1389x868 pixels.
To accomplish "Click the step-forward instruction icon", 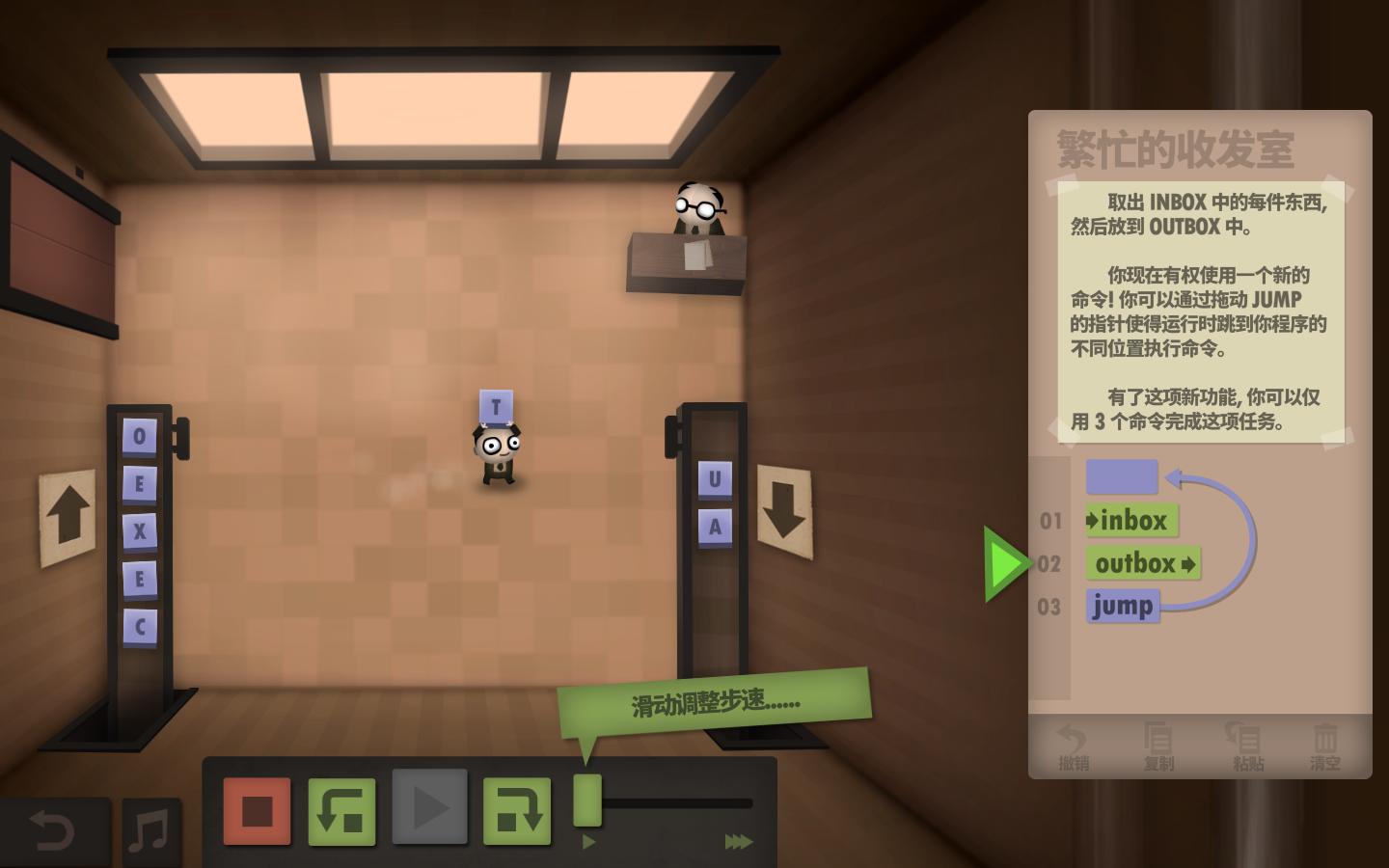I will [x=516, y=810].
